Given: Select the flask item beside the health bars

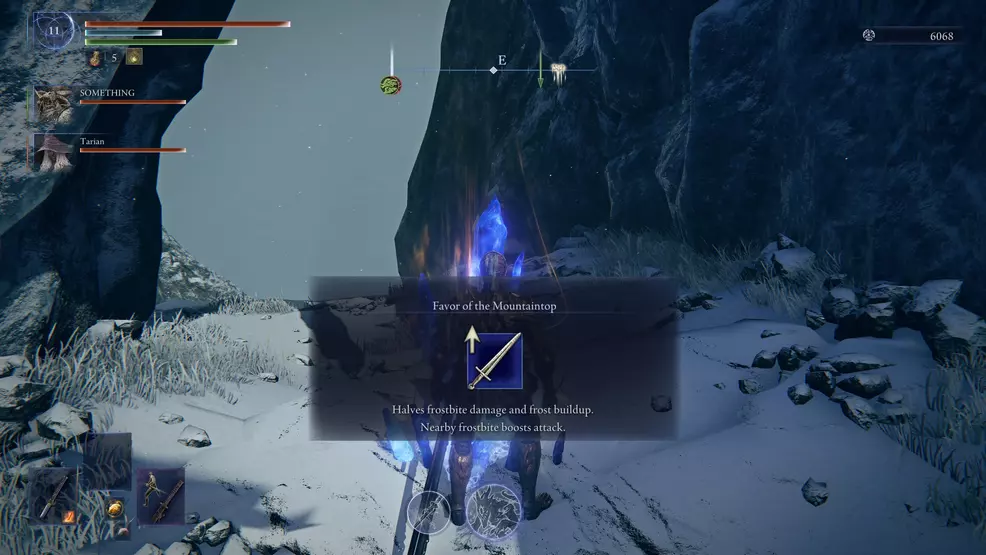Looking at the screenshot, I should pos(96,58).
